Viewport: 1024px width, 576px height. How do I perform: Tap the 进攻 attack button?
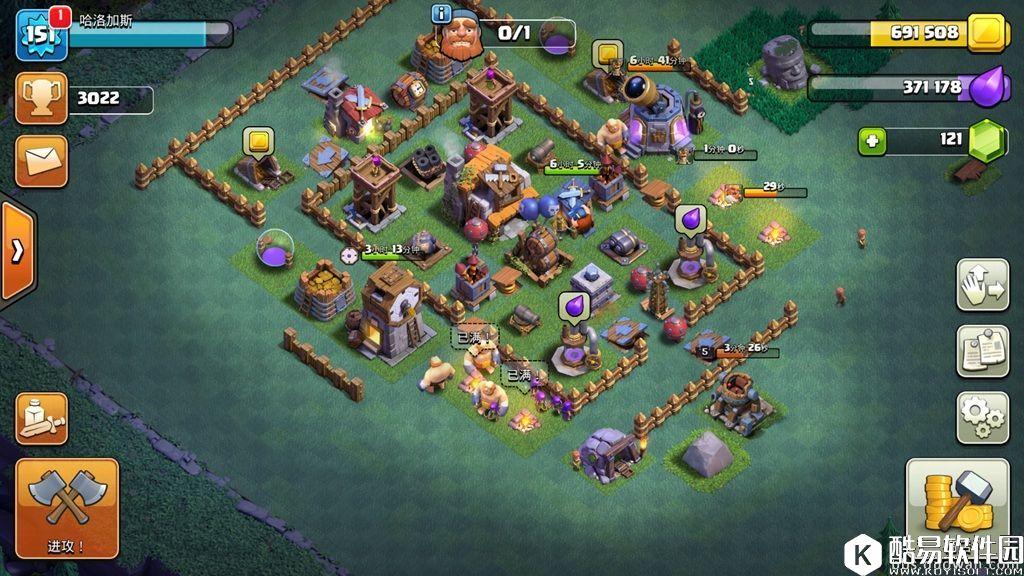point(67,507)
